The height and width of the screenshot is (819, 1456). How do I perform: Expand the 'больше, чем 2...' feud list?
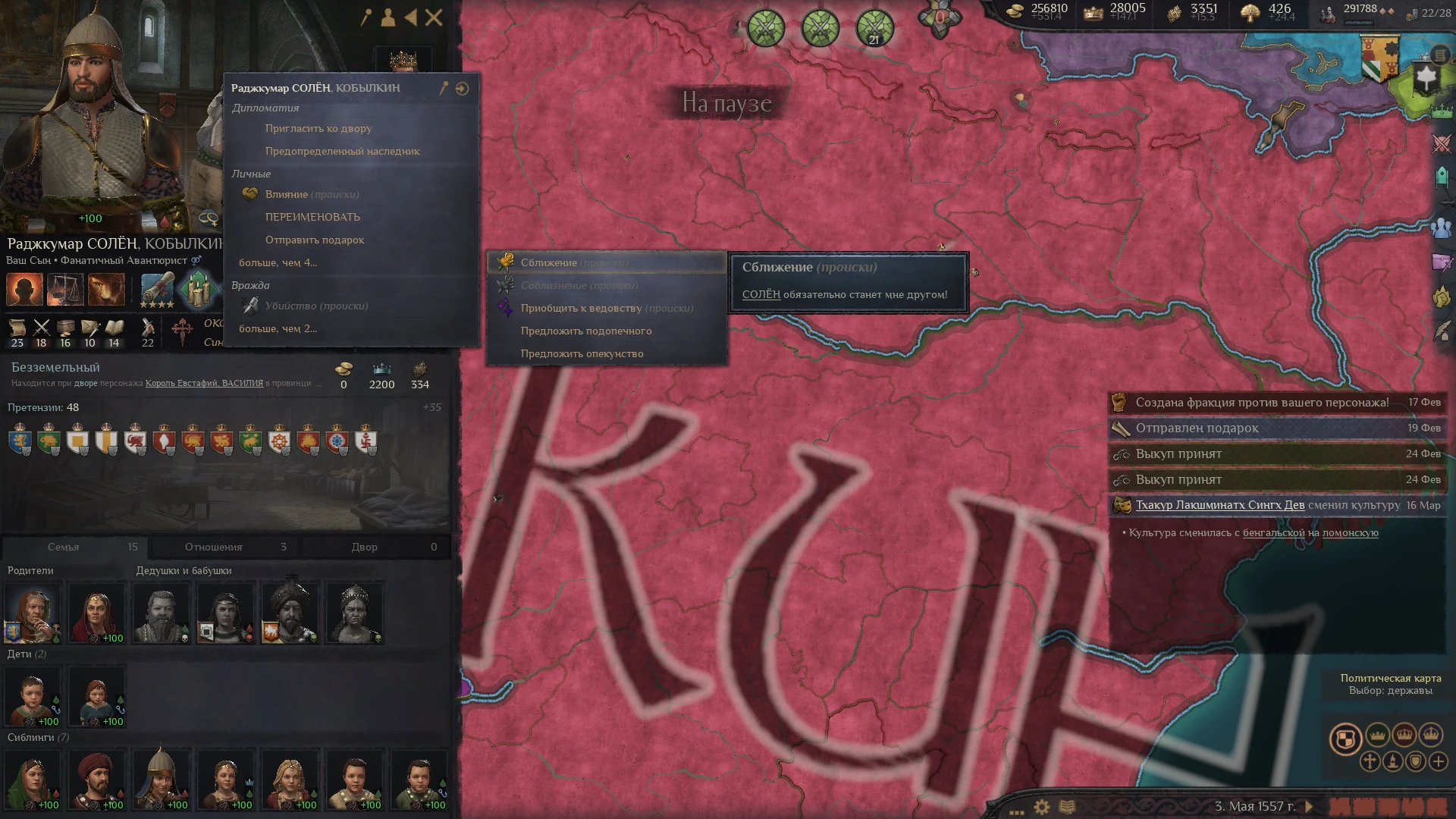[x=277, y=328]
